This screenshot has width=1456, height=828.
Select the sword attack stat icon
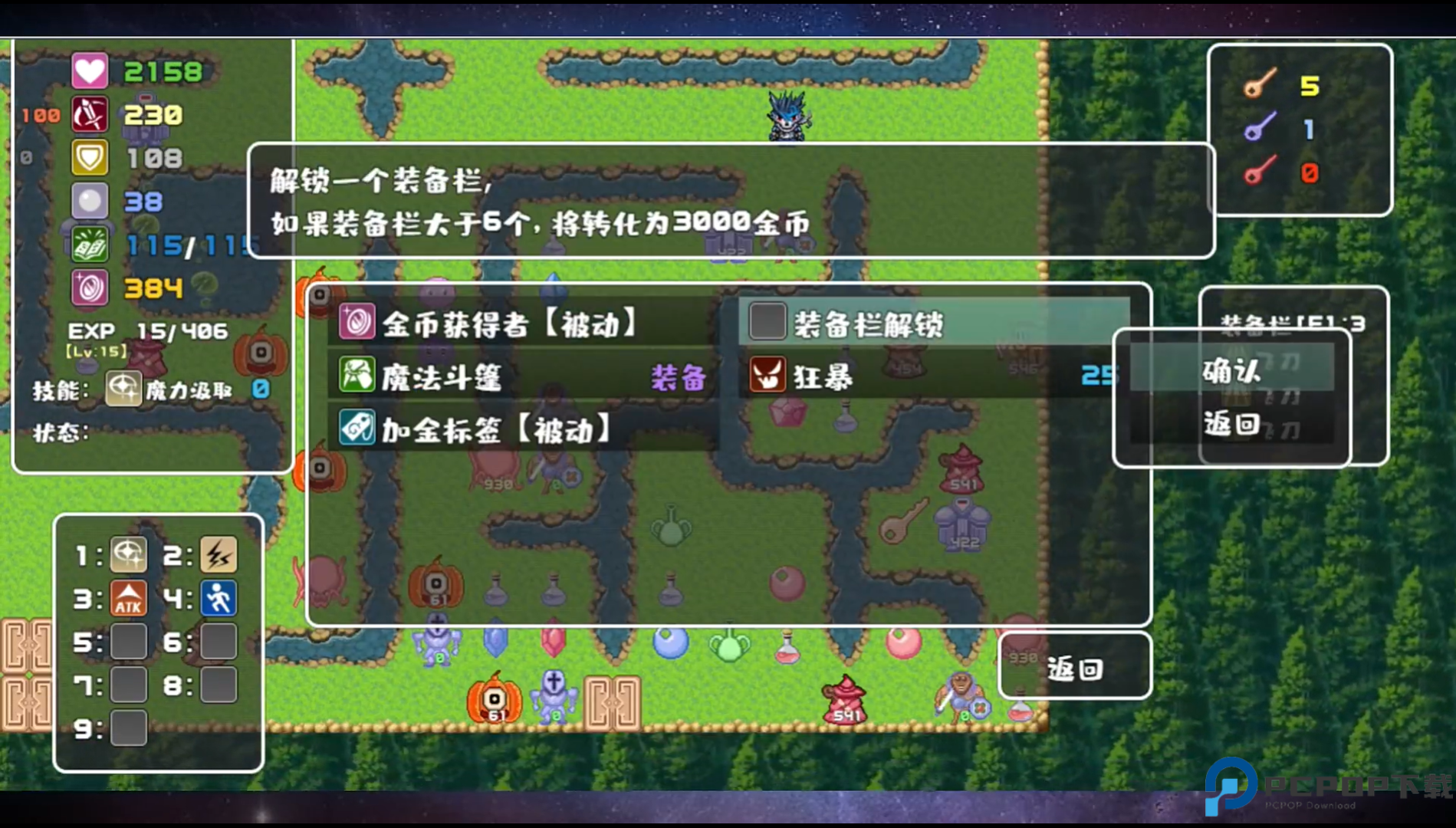[89, 113]
